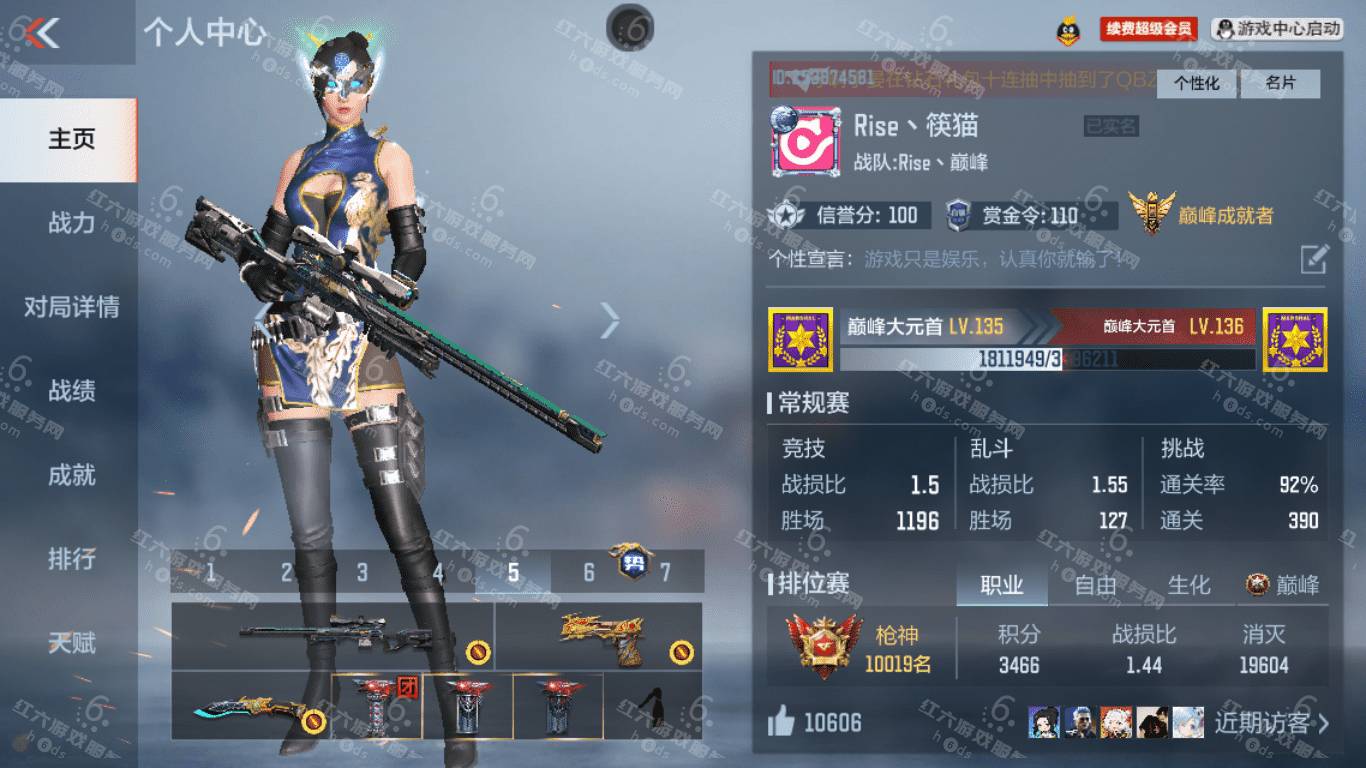View the 成就 section

point(71,475)
